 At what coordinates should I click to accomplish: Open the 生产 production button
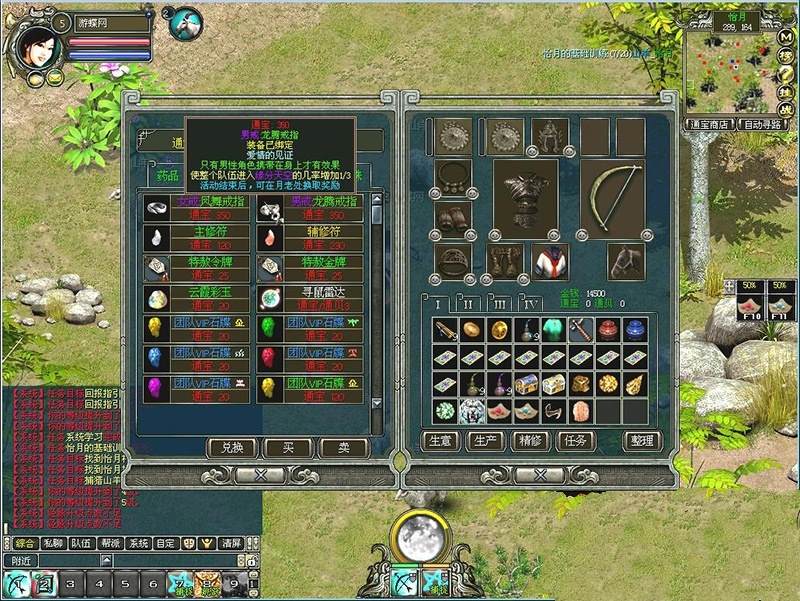[485, 440]
